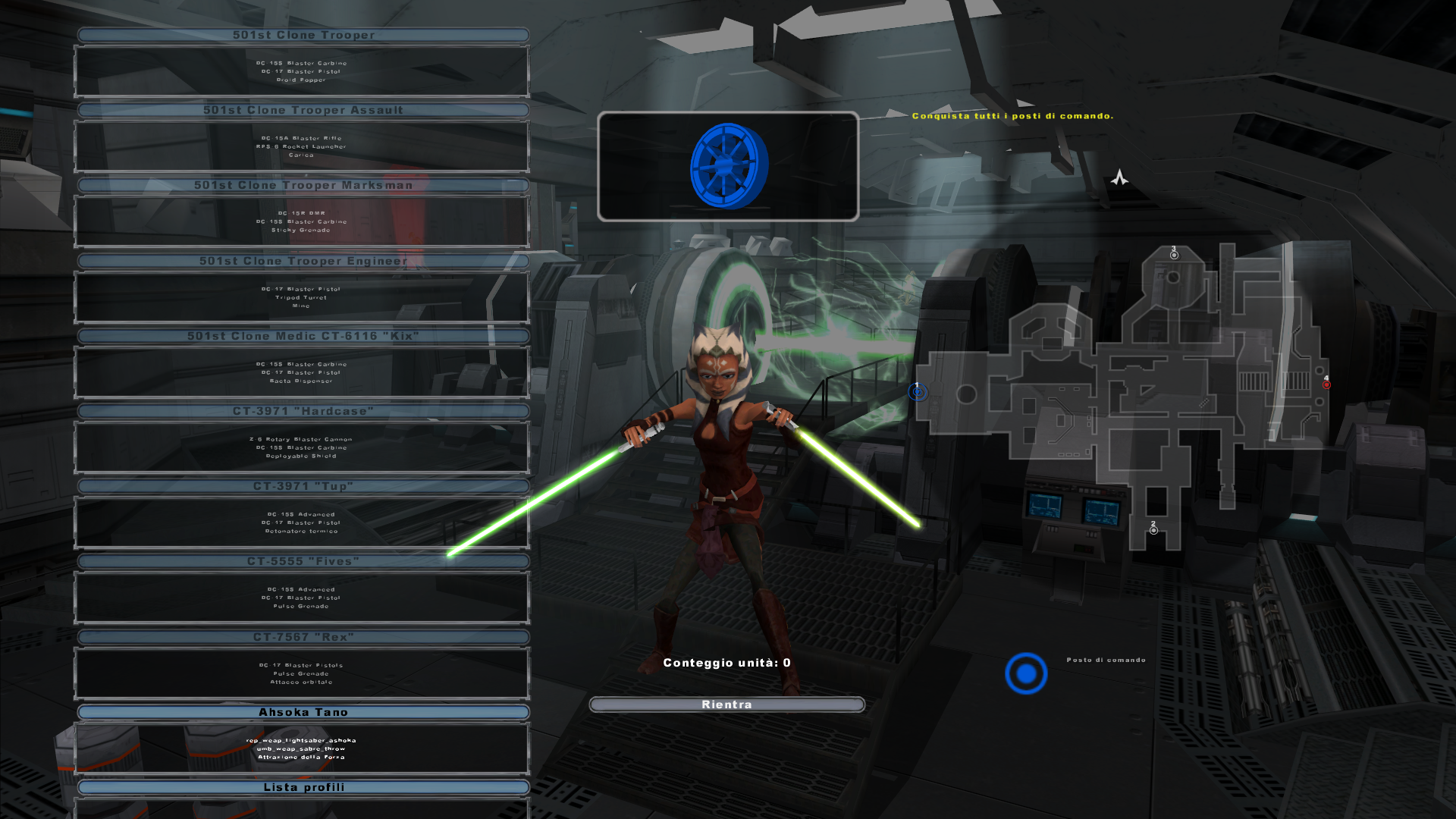Pick the CT-3971 "Tup" unit
This screenshot has width=1456, height=819.
pyautogui.click(x=303, y=486)
